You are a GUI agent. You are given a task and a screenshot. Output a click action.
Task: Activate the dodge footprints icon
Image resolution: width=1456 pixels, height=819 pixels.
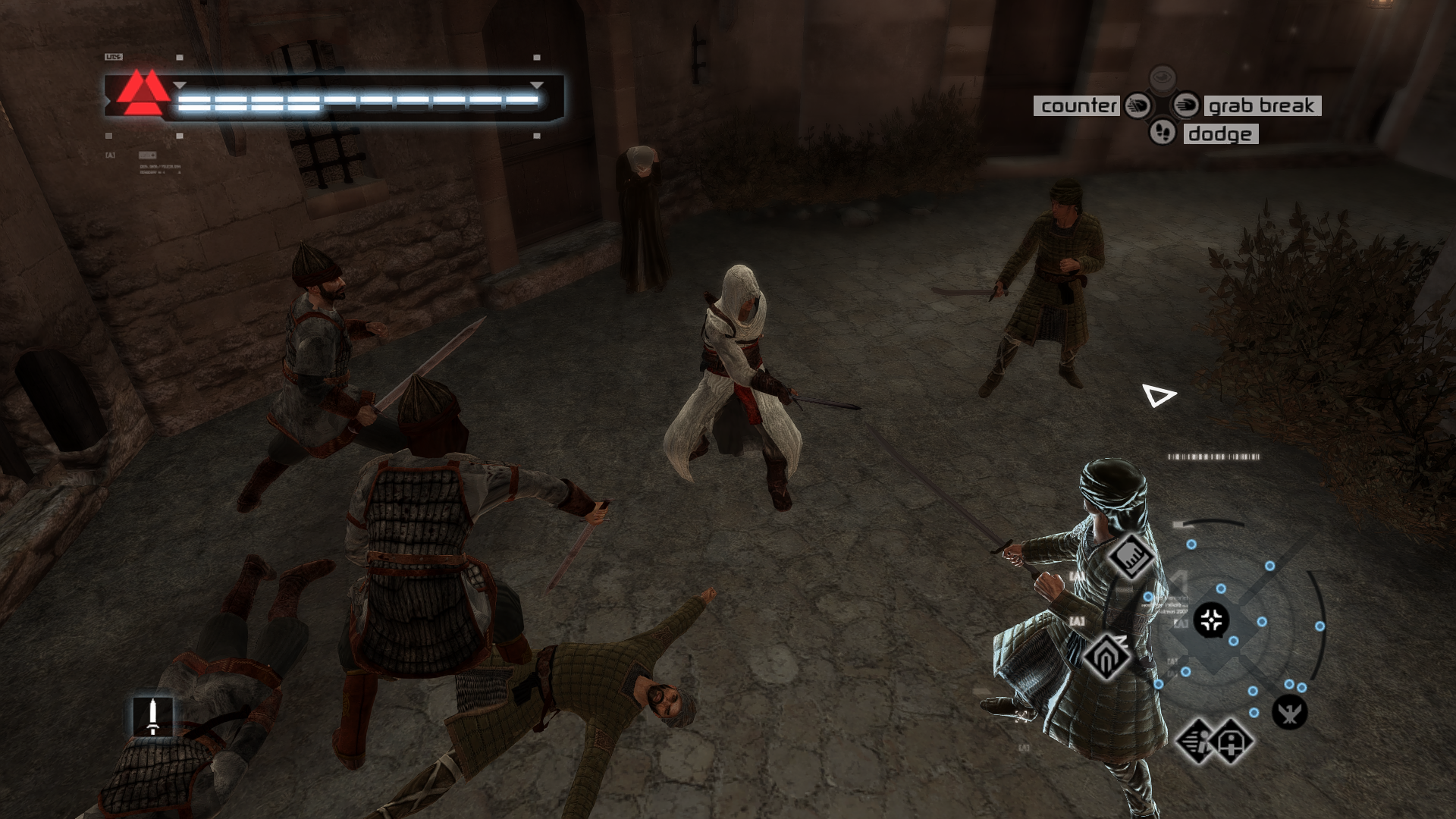coord(1162,133)
